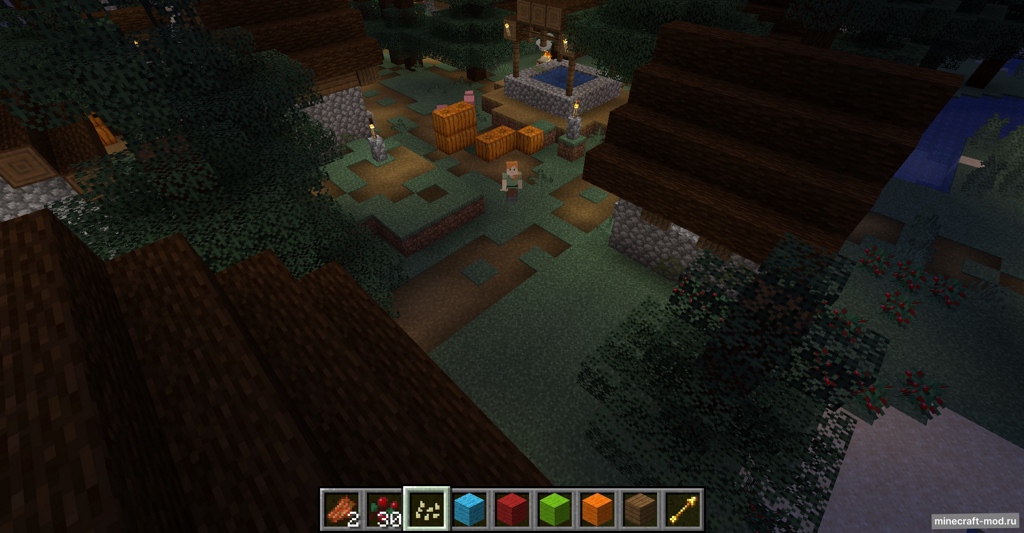Viewport: 1024px width, 533px height.
Task: Select the sweet berries hotbar slot
Action: point(383,510)
